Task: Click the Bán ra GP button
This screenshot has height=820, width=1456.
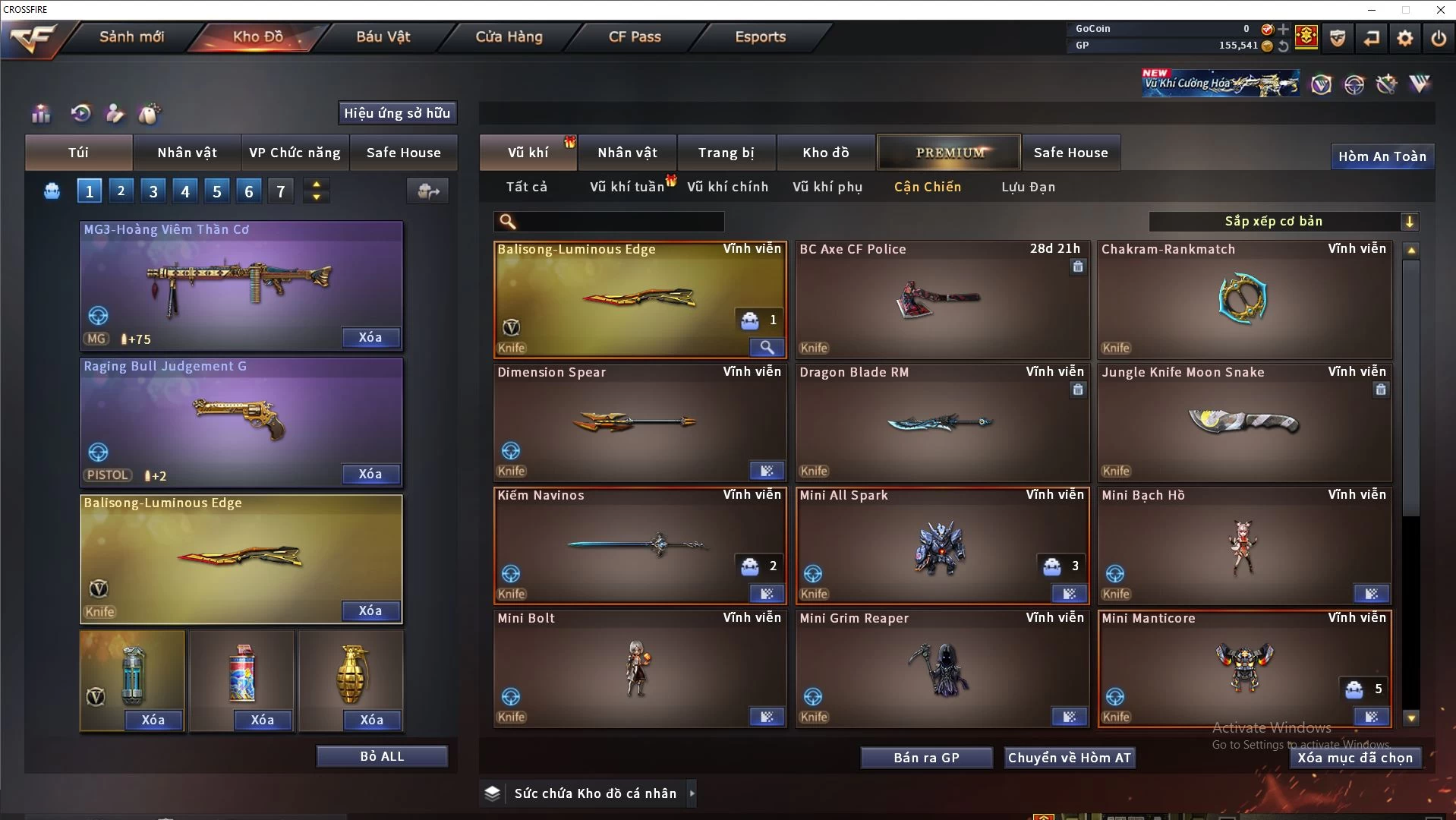Action: [x=926, y=758]
